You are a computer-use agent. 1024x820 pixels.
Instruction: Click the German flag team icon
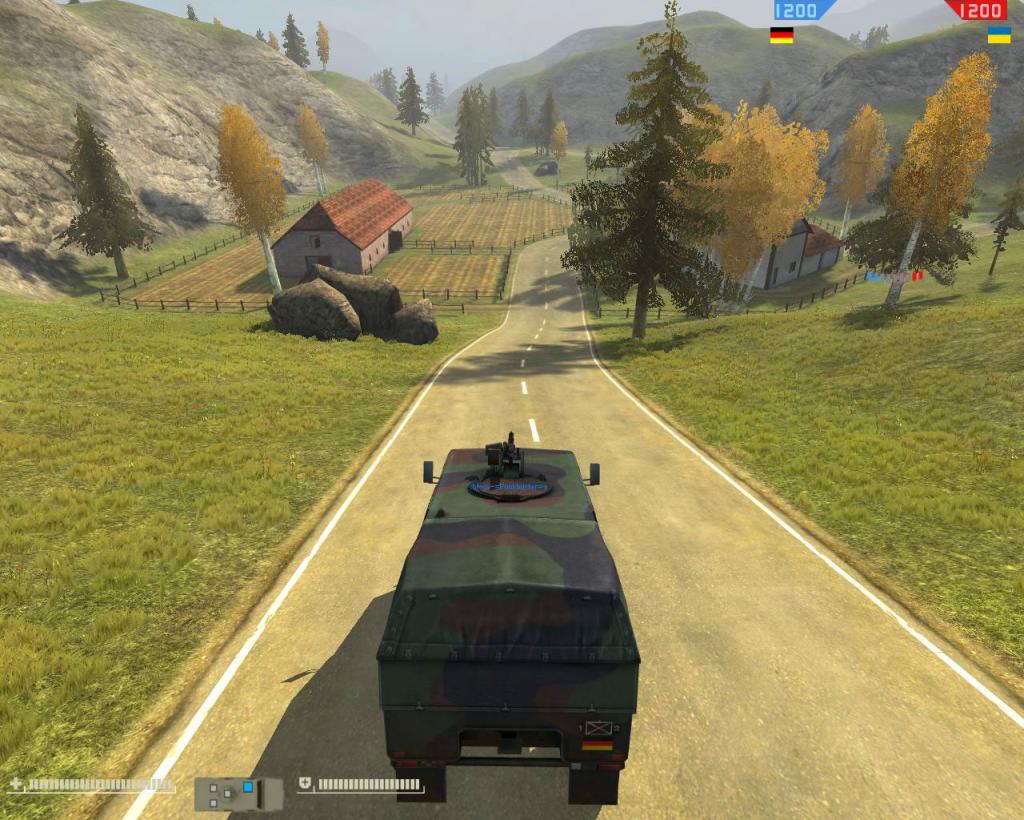pyautogui.click(x=781, y=35)
